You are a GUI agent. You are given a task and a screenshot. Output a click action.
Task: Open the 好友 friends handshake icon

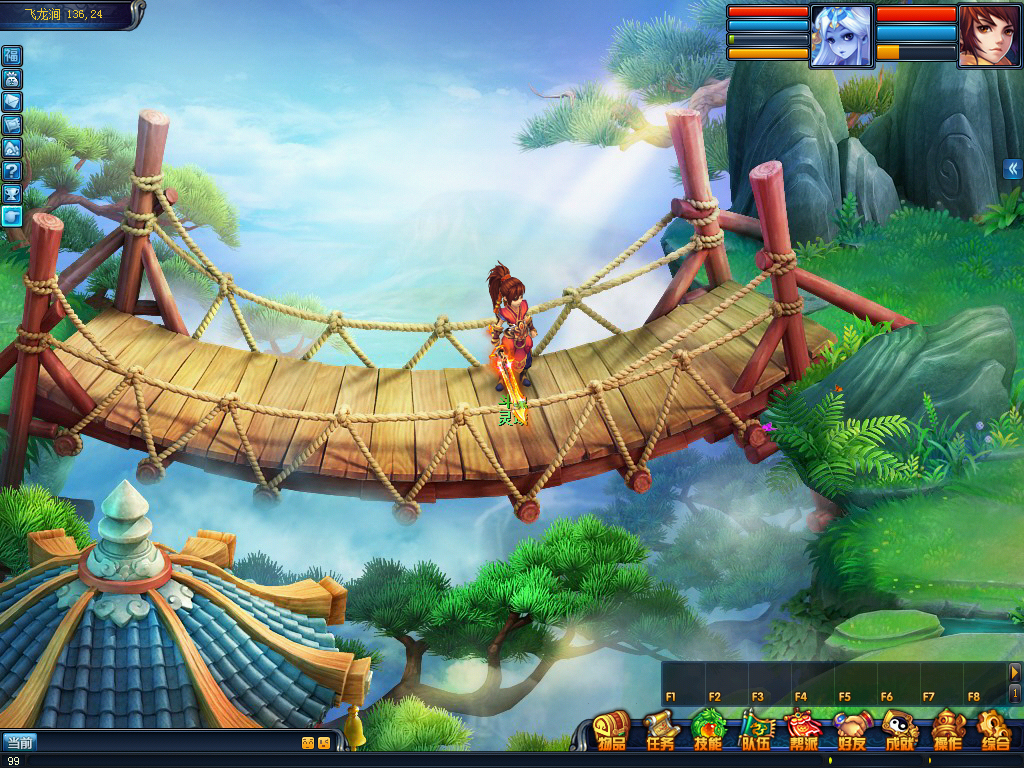coord(852,730)
